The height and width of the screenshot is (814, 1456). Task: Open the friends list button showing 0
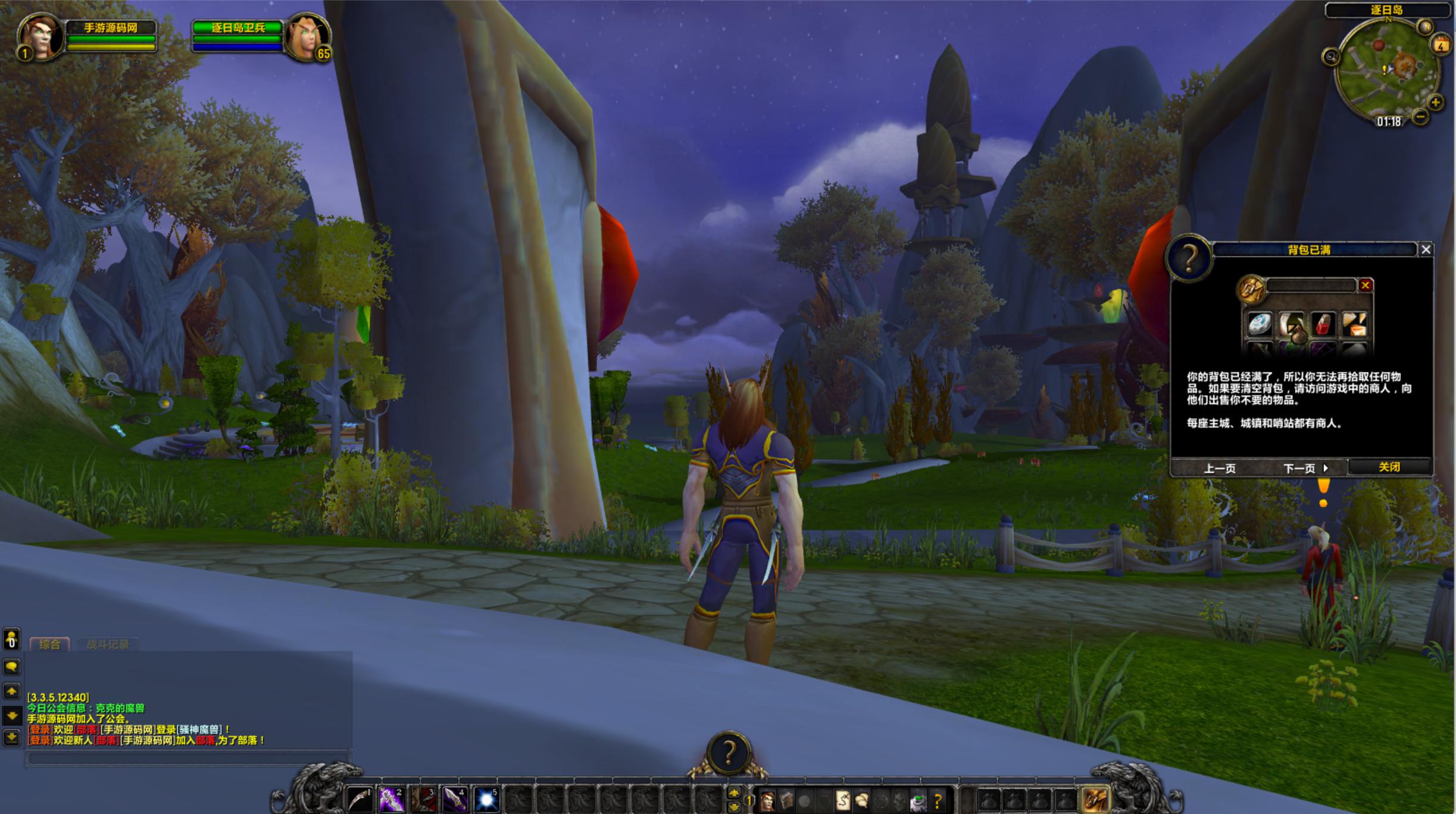[11, 640]
